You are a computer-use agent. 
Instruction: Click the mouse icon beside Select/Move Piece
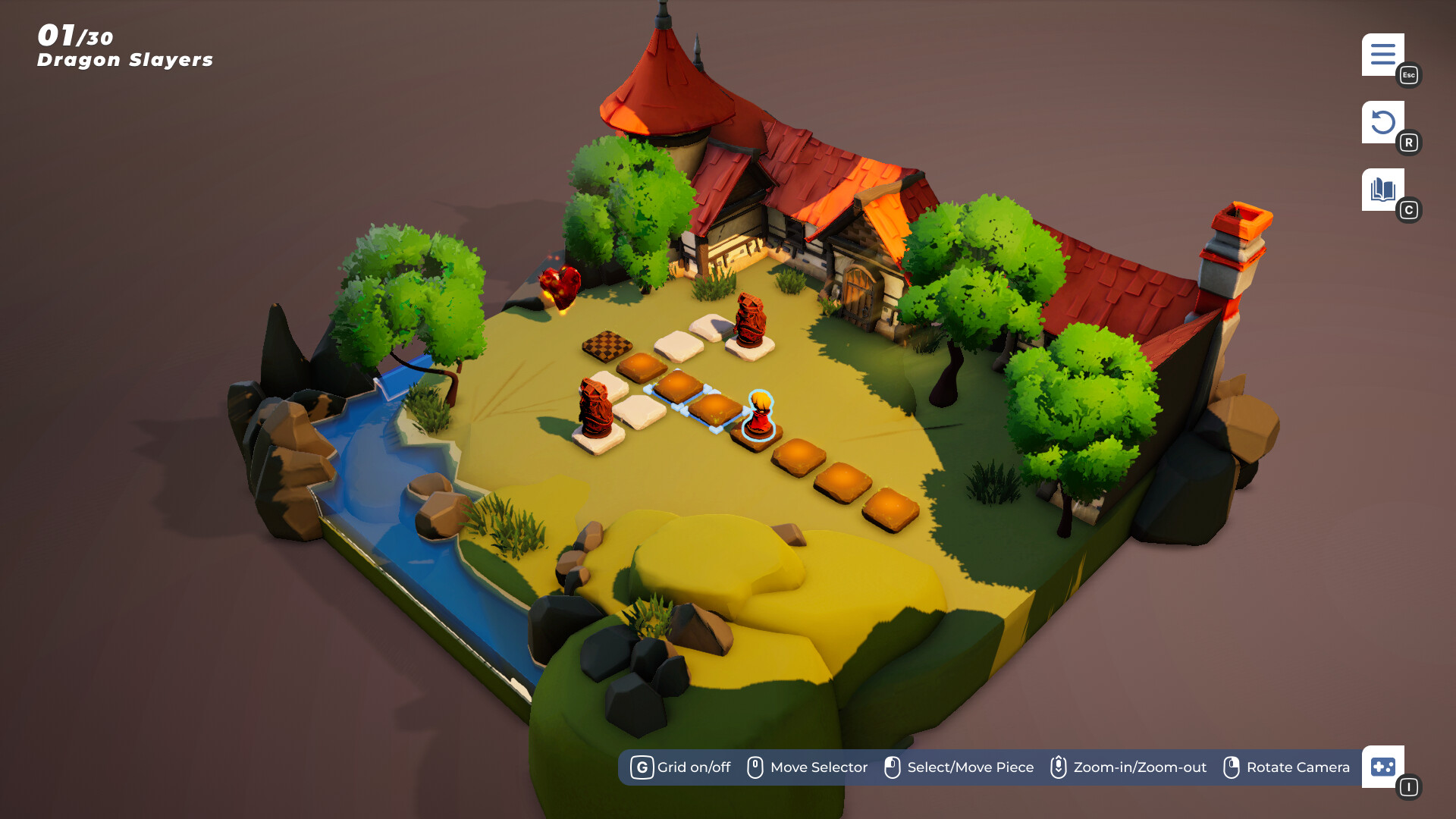coord(892,767)
